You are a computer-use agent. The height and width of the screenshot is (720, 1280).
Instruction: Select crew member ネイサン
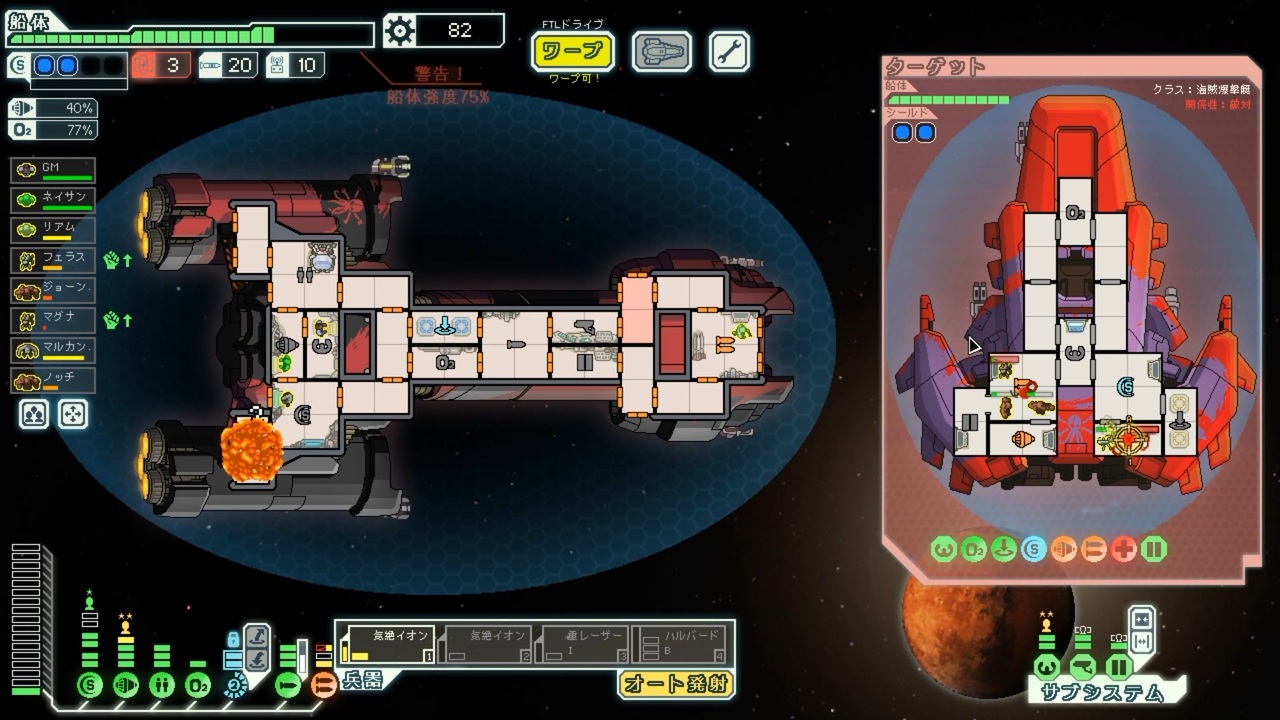[x=53, y=201]
